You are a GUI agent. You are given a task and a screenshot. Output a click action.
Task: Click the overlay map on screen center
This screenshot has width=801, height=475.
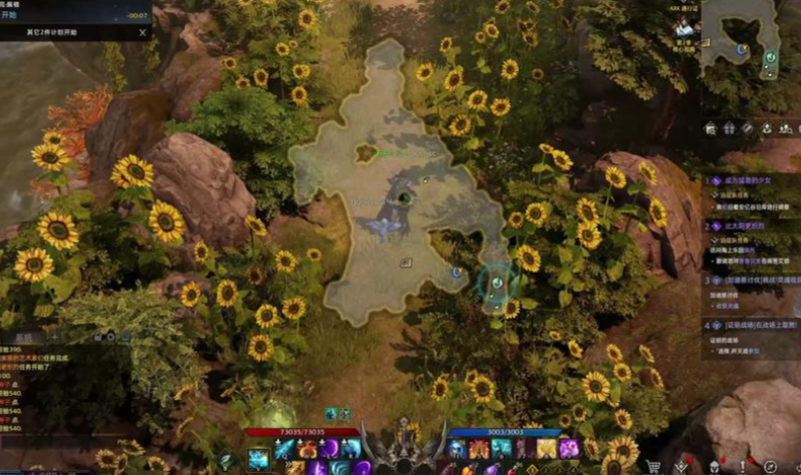400,180
